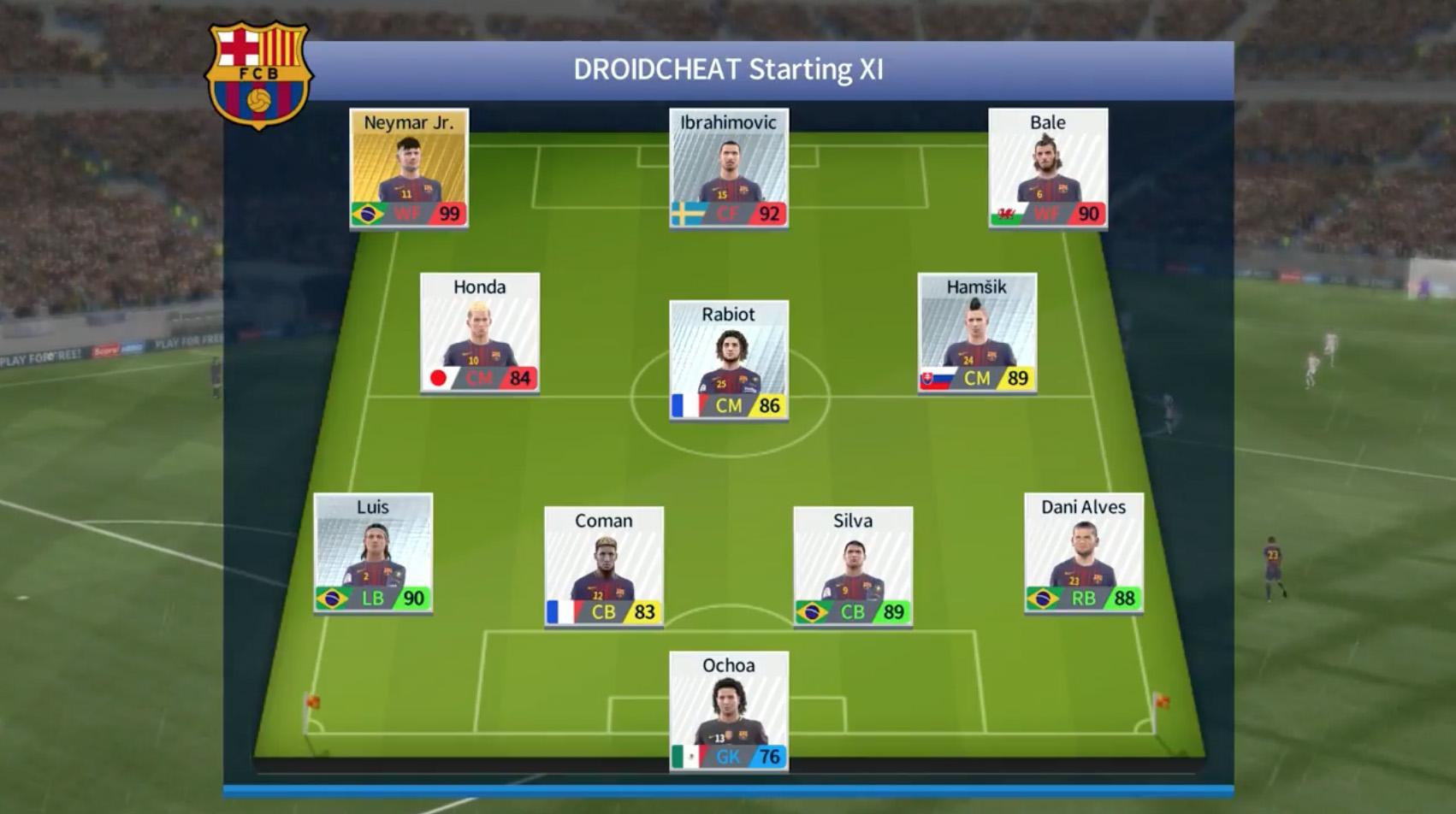Select the Silva center back card
The width and height of the screenshot is (1456, 814).
coord(854,564)
